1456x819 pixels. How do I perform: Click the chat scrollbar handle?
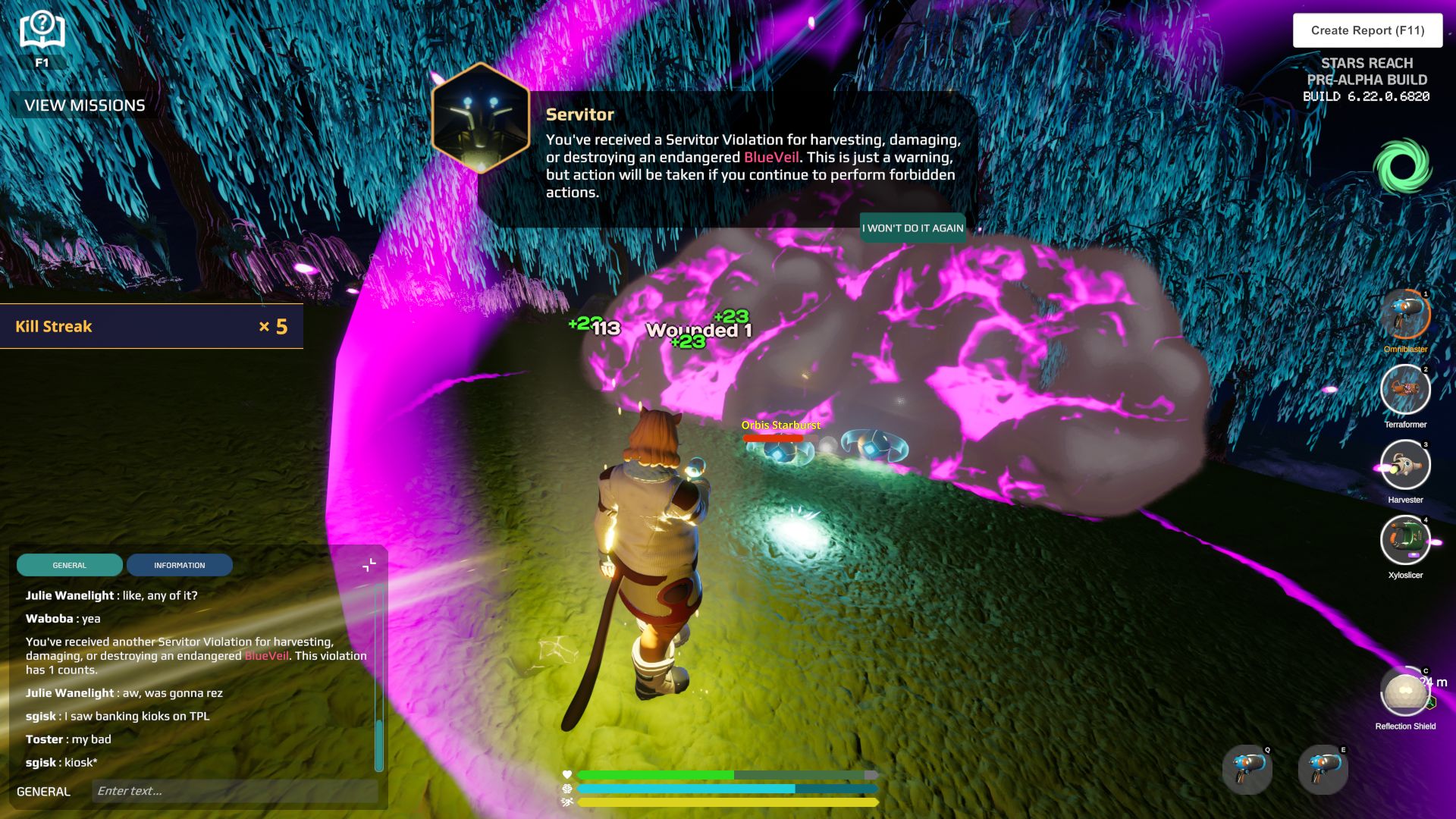(379, 743)
